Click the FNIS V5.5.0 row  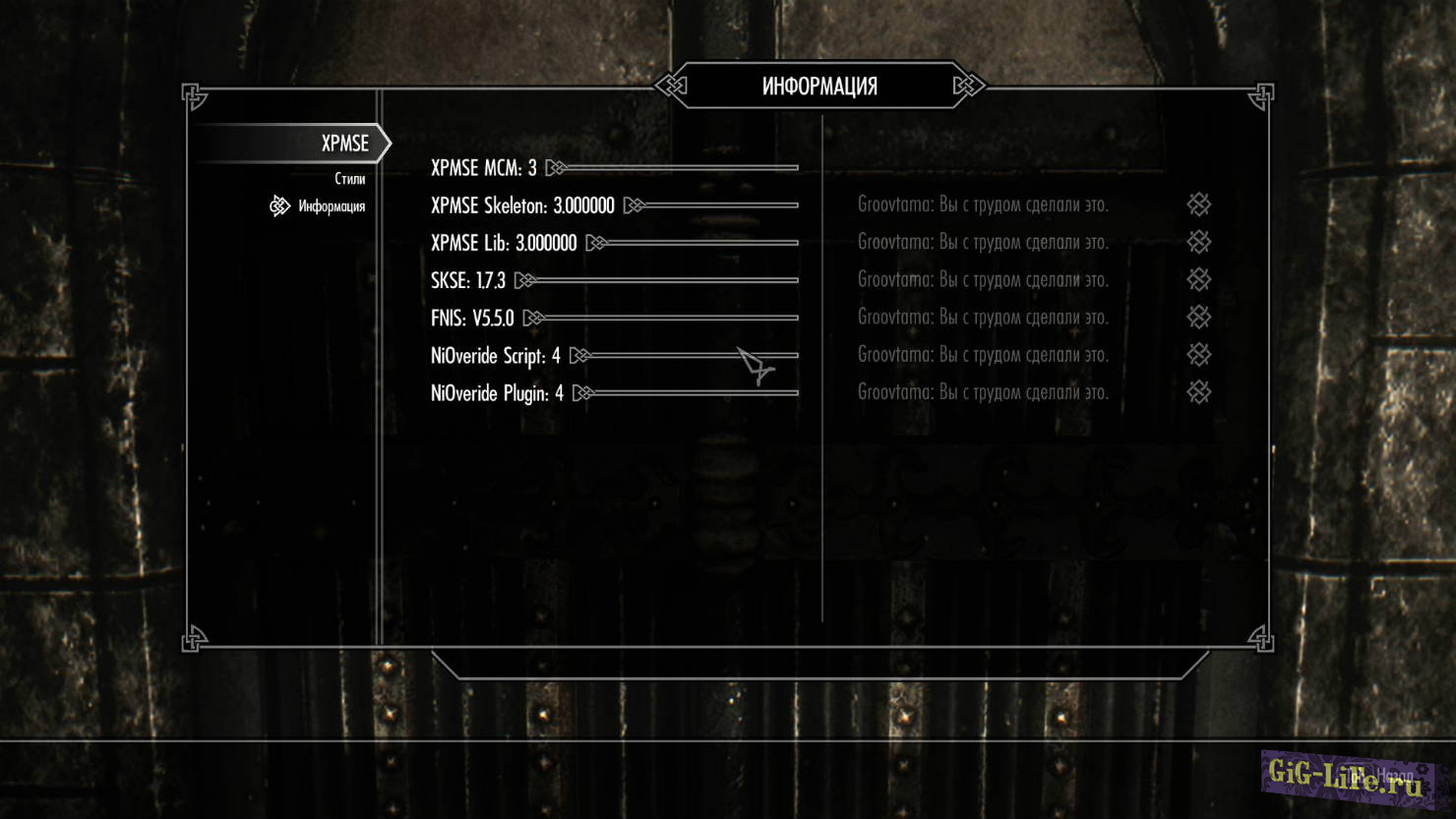pyautogui.click(x=472, y=318)
